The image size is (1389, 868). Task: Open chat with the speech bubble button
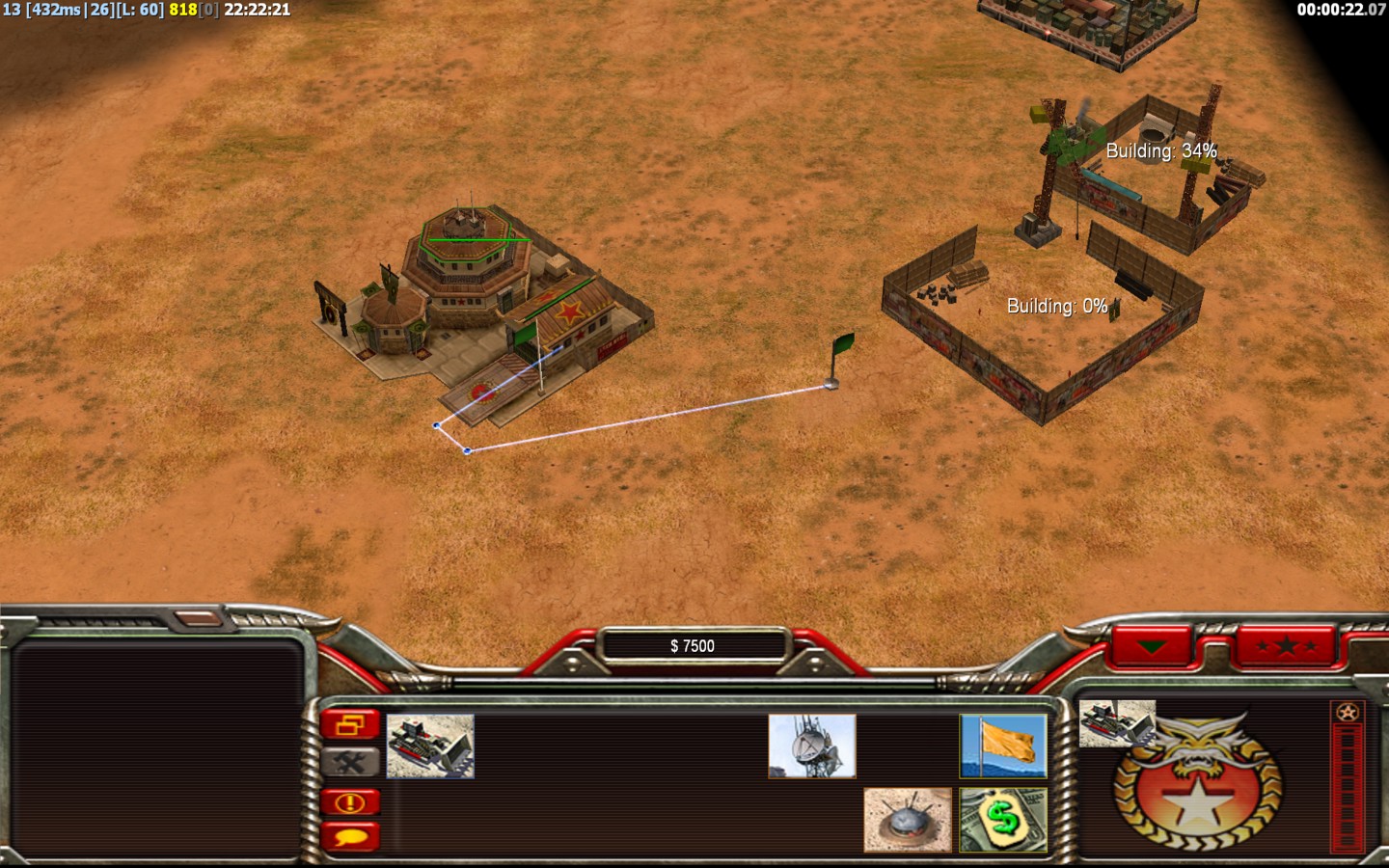350,836
